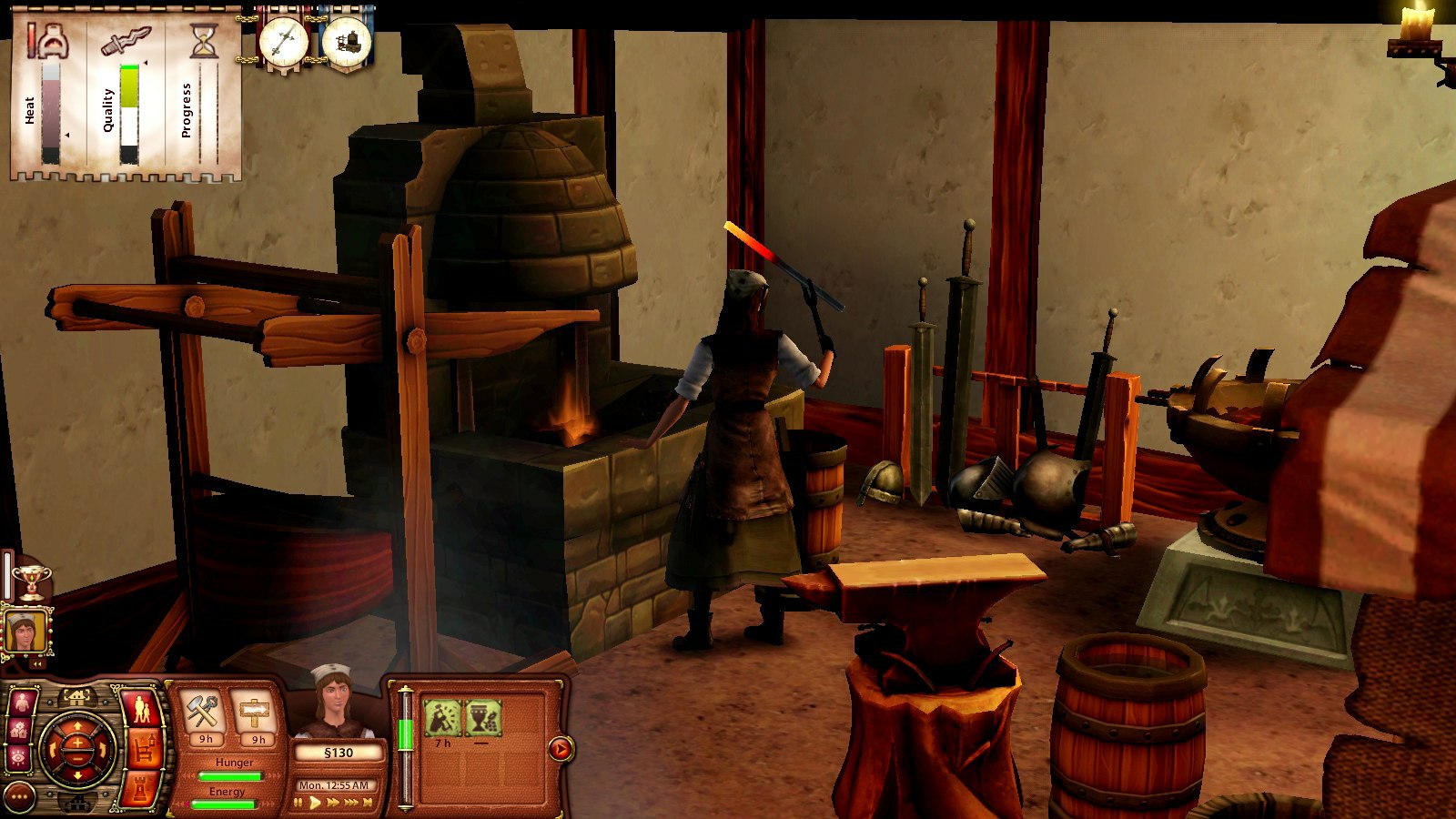Open the needs panel with the body icon
The image size is (1456, 819).
[22, 702]
